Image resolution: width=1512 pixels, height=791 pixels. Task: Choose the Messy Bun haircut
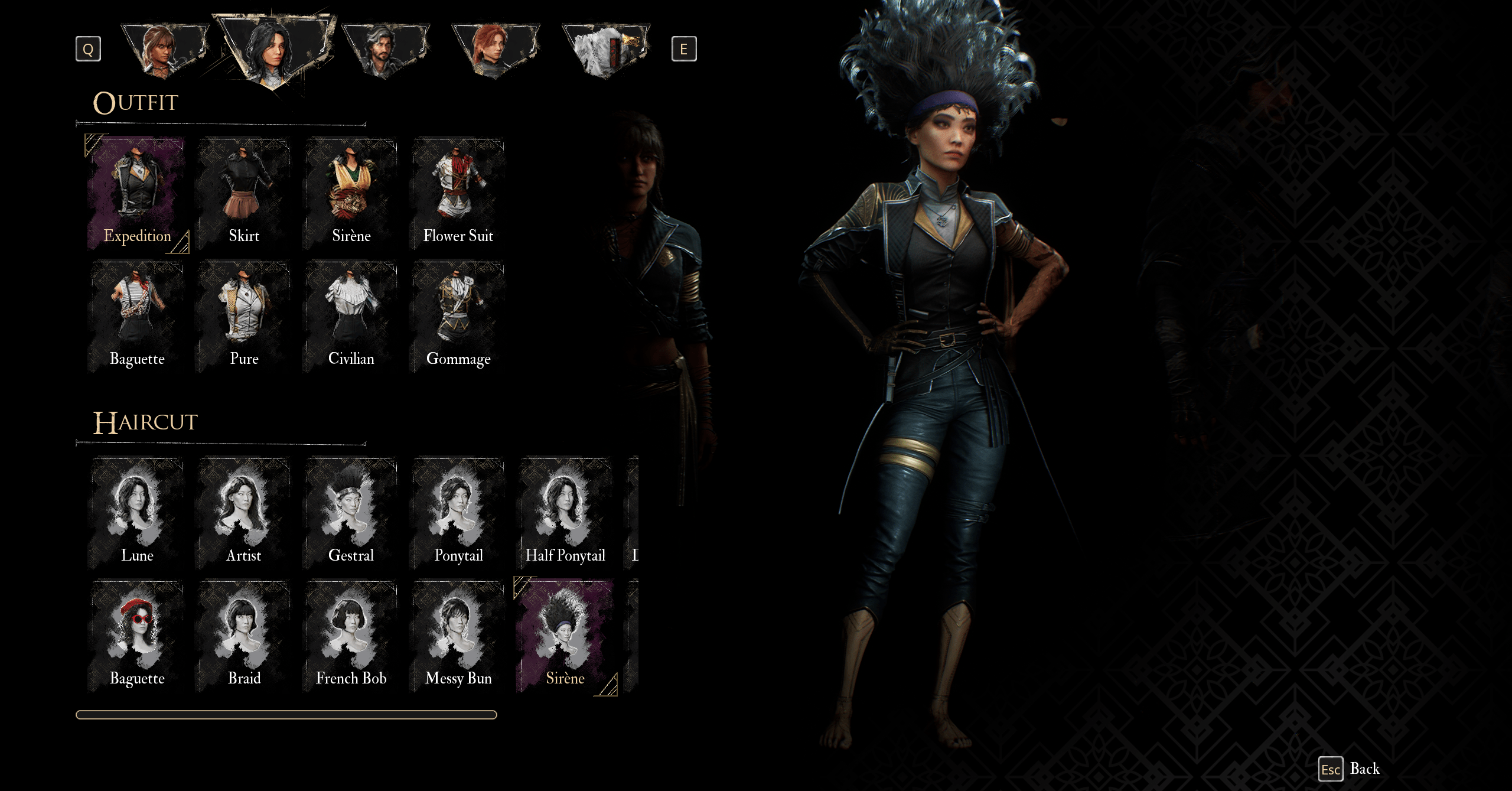(458, 636)
